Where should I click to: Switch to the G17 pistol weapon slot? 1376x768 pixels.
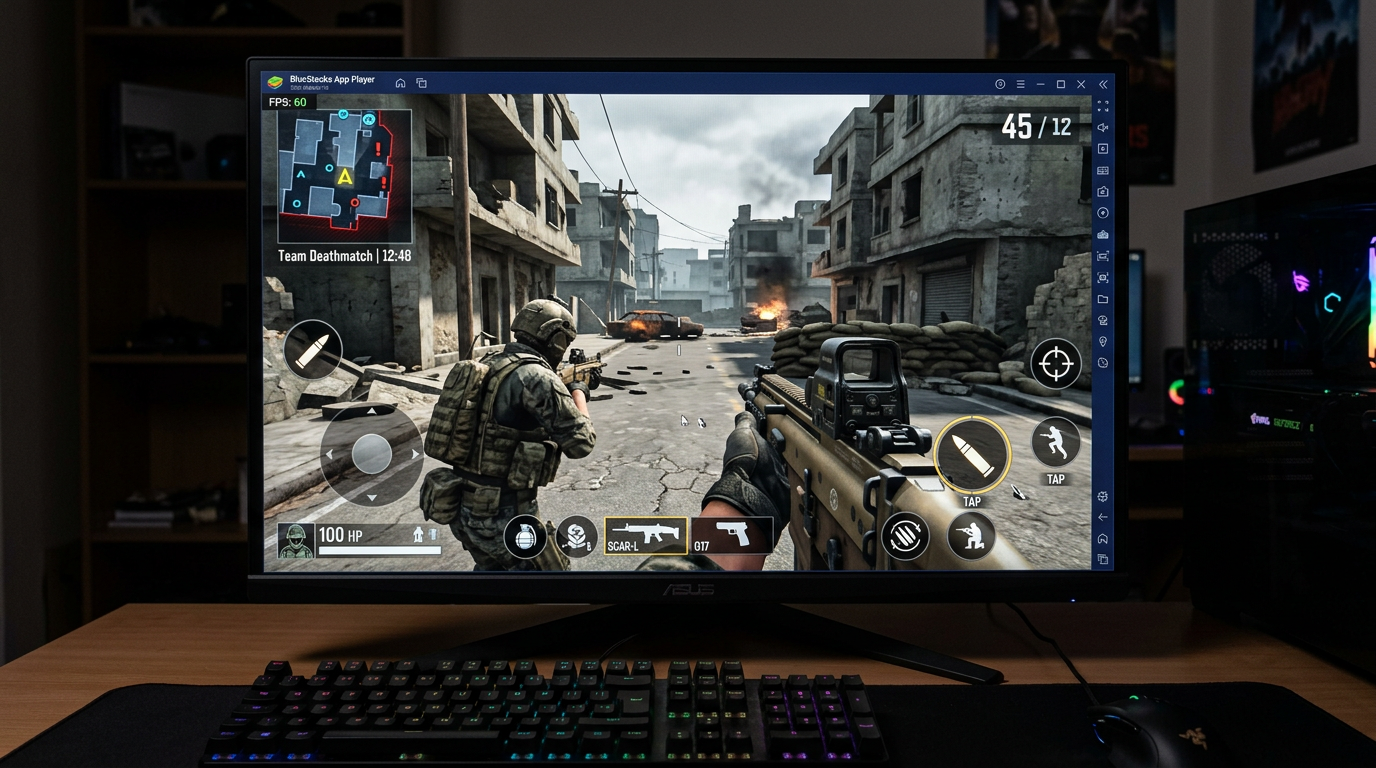pyautogui.click(x=733, y=536)
